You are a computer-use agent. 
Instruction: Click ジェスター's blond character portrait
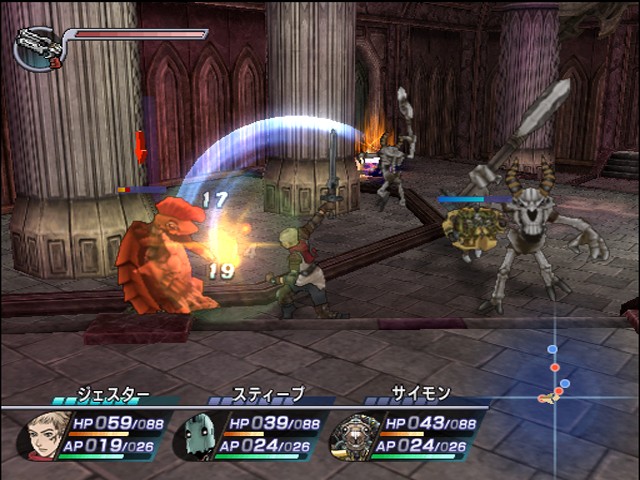(x=42, y=434)
